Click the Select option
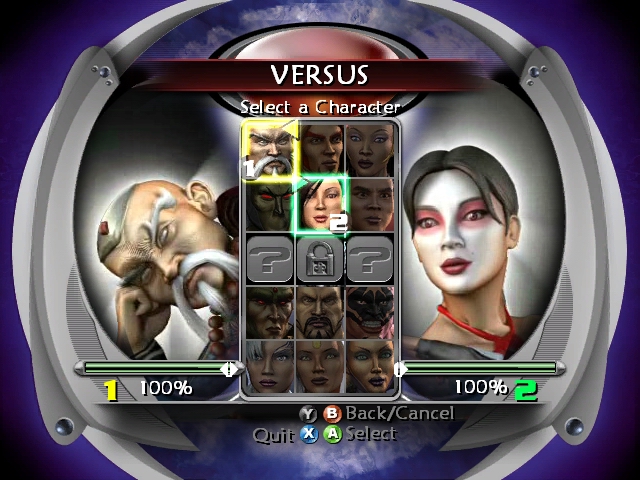This screenshot has width=640, height=480. [370, 434]
